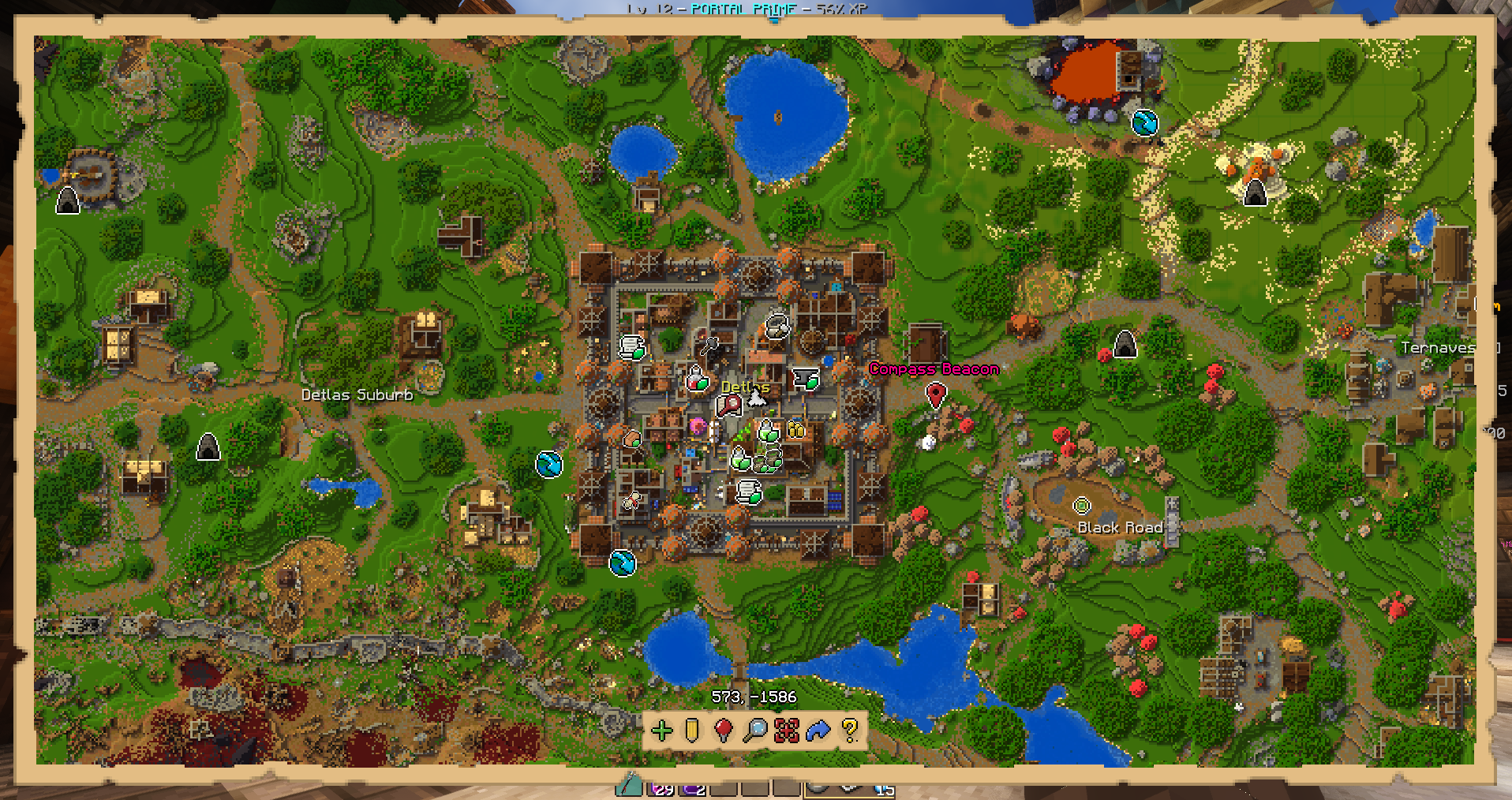Screen dimensions: 1512x800
Task: Click the blue globe fast-travel icon below Detlas
Action: [621, 563]
